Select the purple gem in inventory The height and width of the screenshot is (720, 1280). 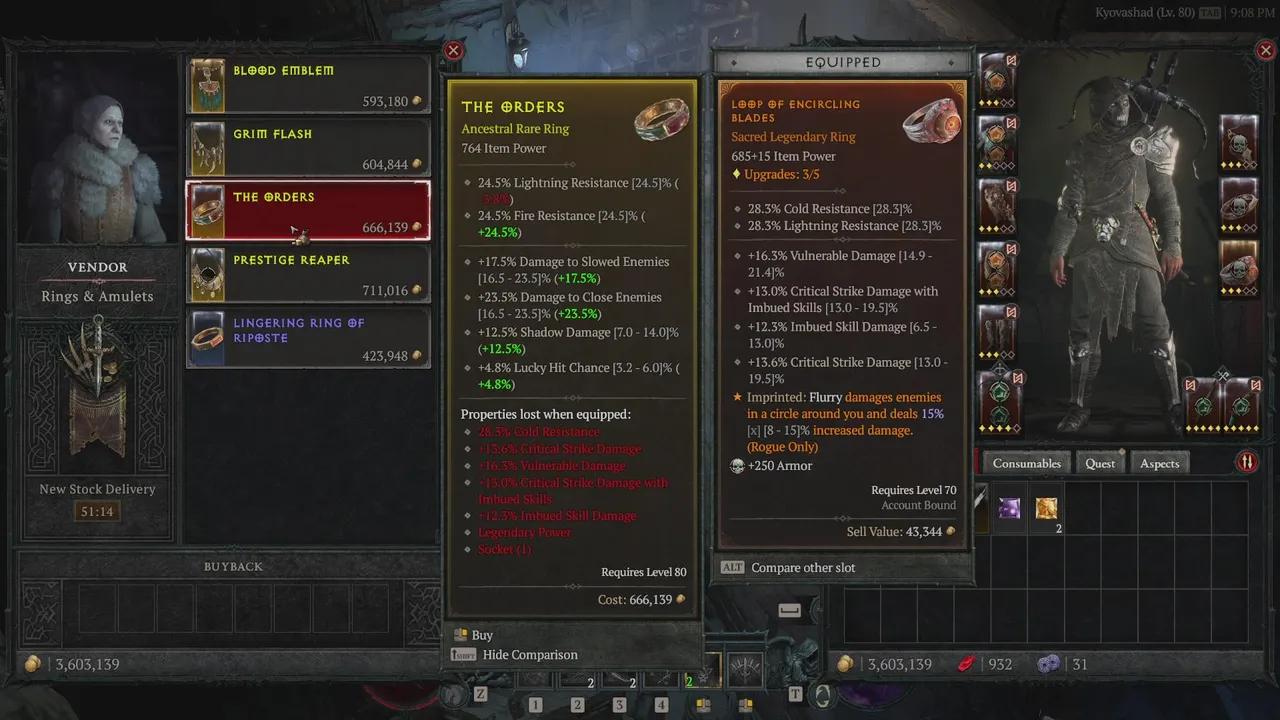1009,508
